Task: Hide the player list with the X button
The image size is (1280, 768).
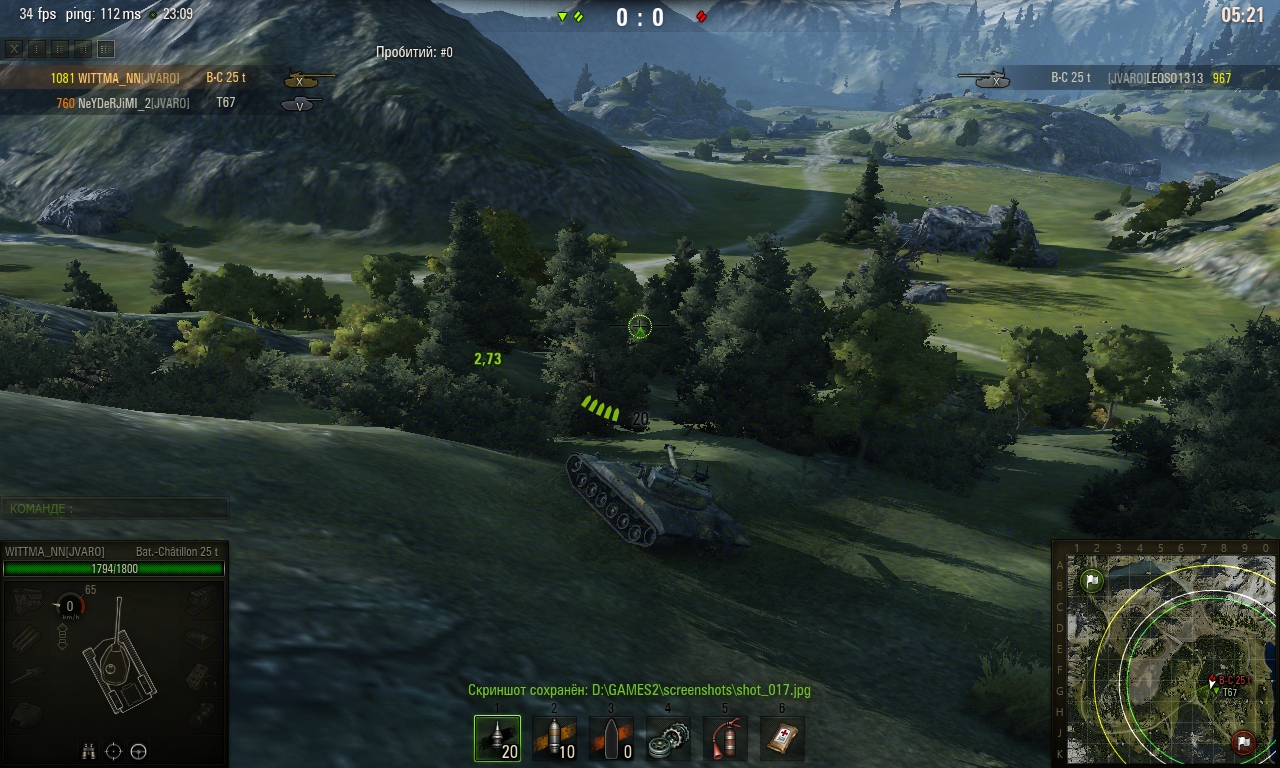Action: tap(14, 48)
